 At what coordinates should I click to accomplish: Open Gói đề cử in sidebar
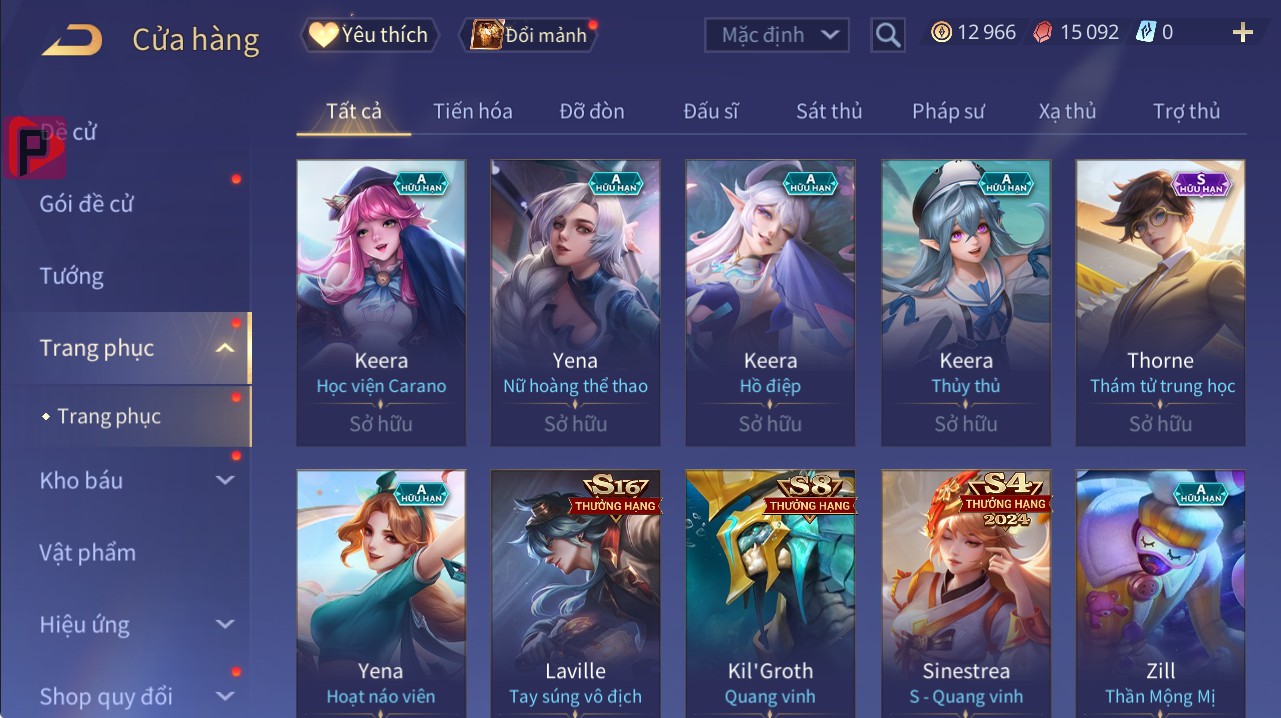(x=87, y=204)
